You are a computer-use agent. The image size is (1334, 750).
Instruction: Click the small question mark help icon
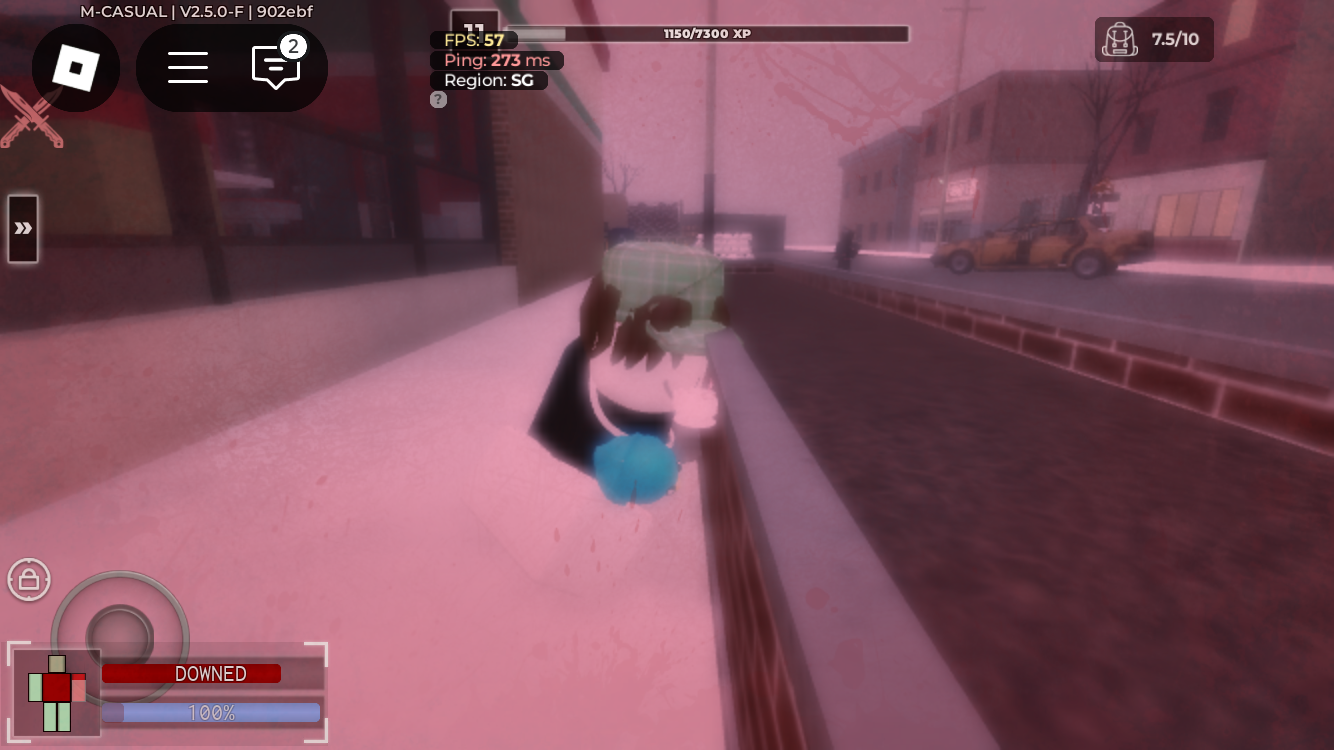click(438, 99)
